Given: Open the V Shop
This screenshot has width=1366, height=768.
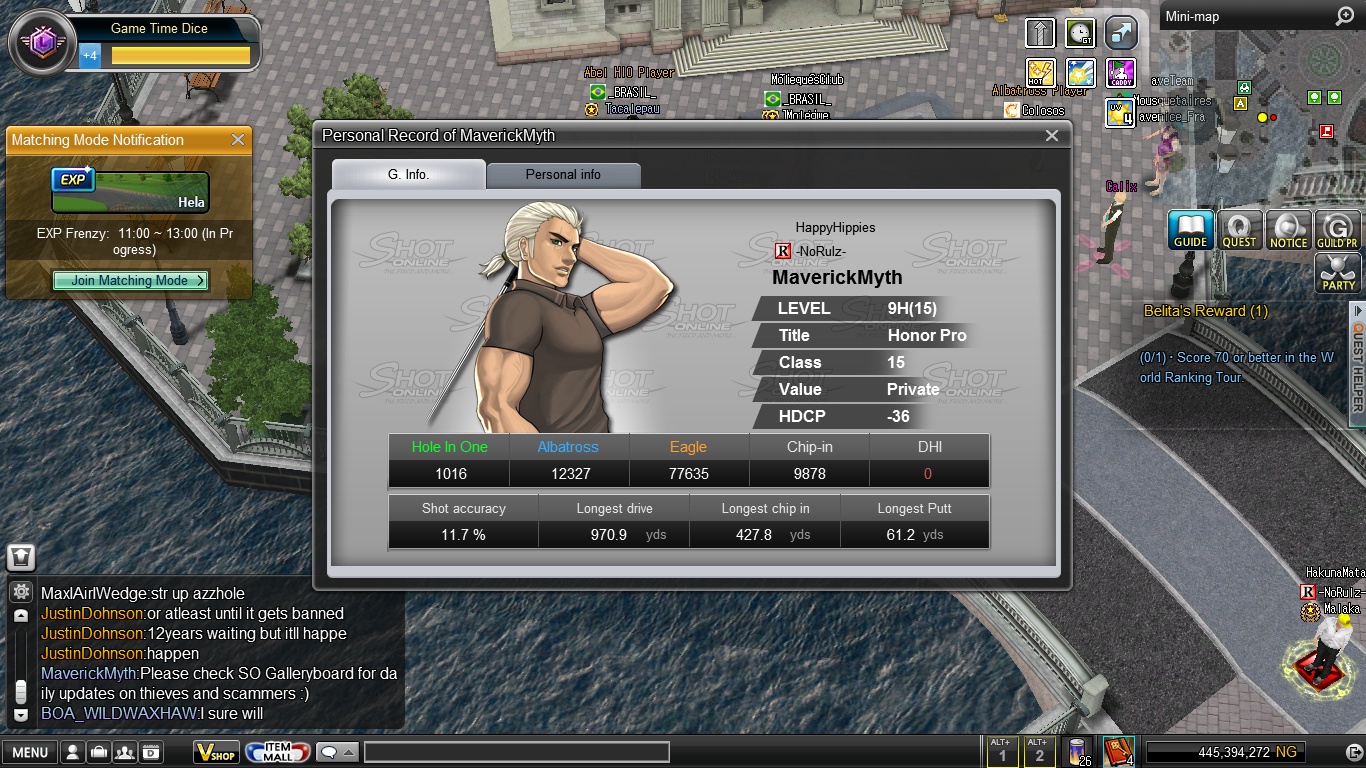Looking at the screenshot, I should 216,753.
